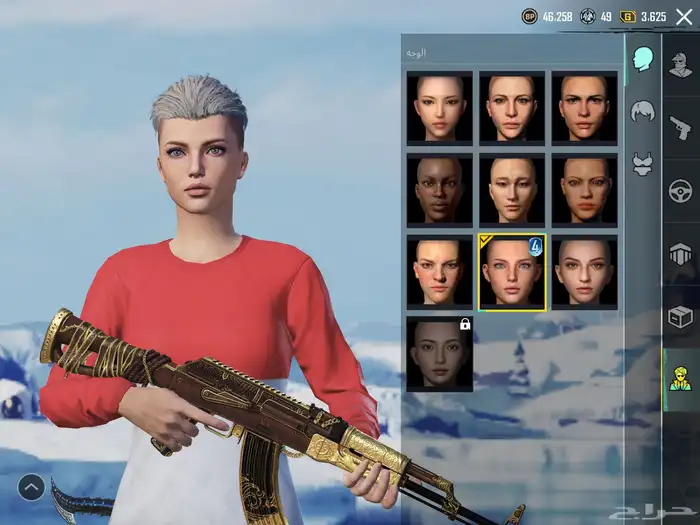The height and width of the screenshot is (525, 700).
Task: Select the yellow-highlighted face with the 4 badge
Action: click(x=512, y=272)
